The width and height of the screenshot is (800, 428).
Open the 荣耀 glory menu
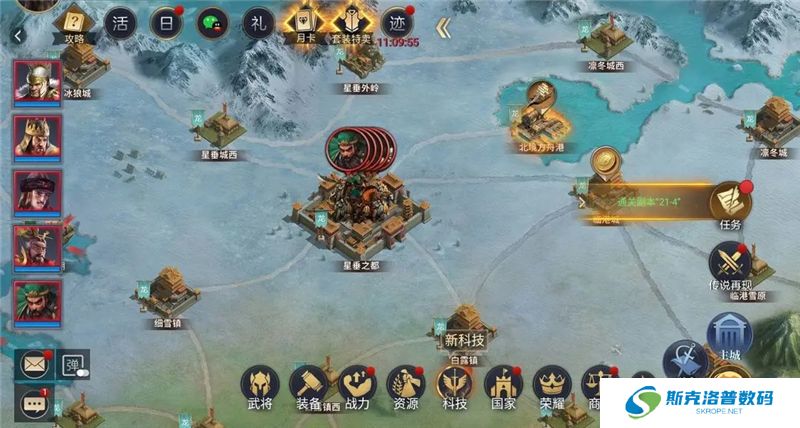click(551, 386)
